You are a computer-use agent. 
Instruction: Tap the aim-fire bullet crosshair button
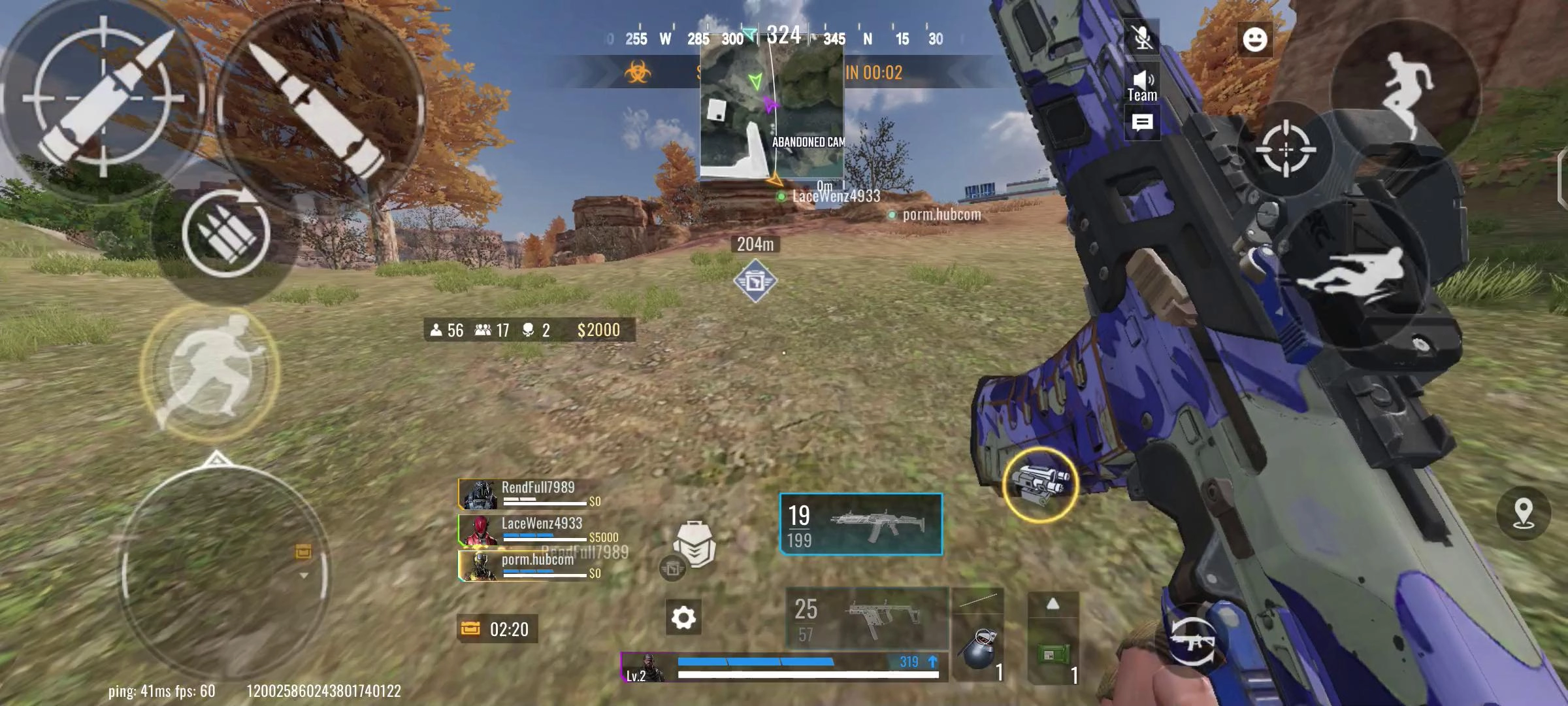click(x=103, y=98)
